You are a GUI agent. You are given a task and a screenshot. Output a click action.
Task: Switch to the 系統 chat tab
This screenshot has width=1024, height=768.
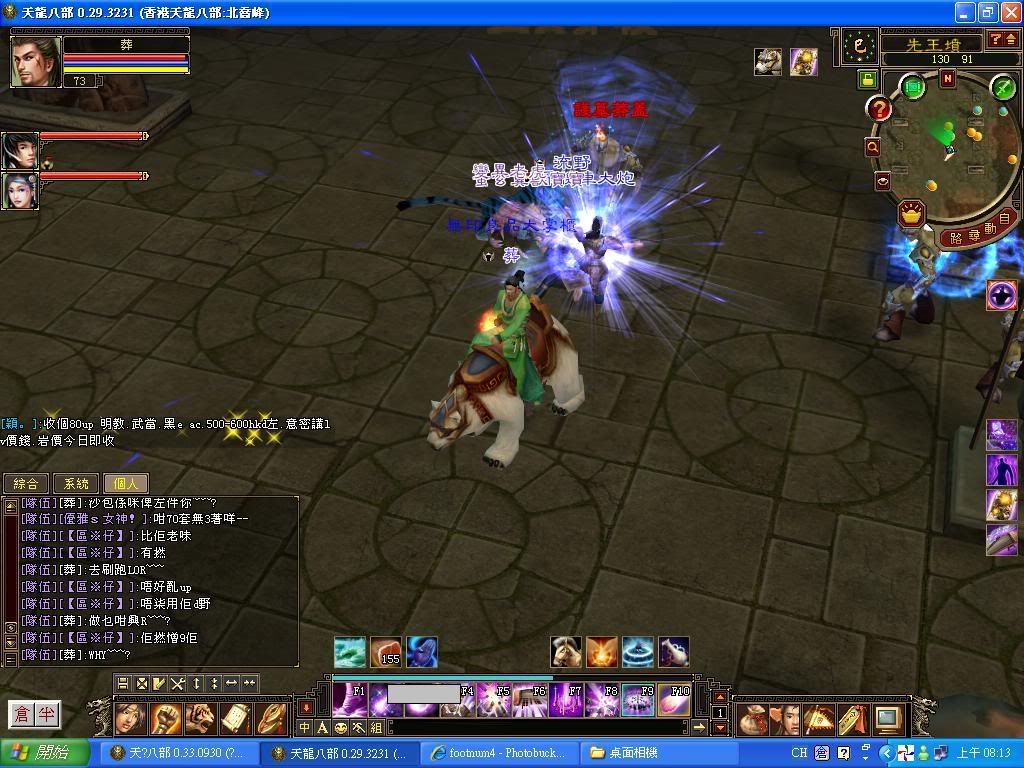(x=76, y=484)
